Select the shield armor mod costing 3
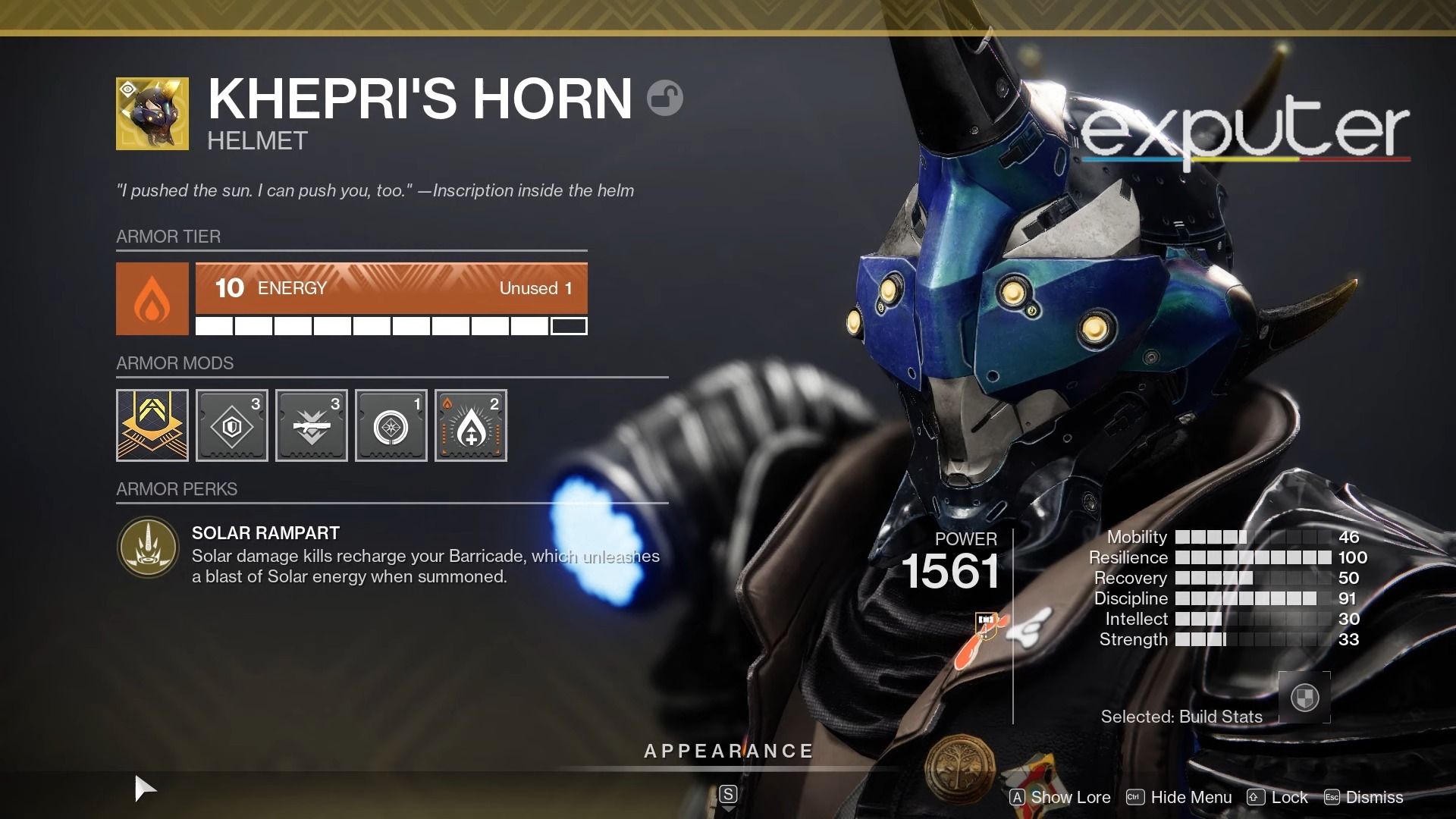This screenshot has width=1456, height=819. coord(231,425)
